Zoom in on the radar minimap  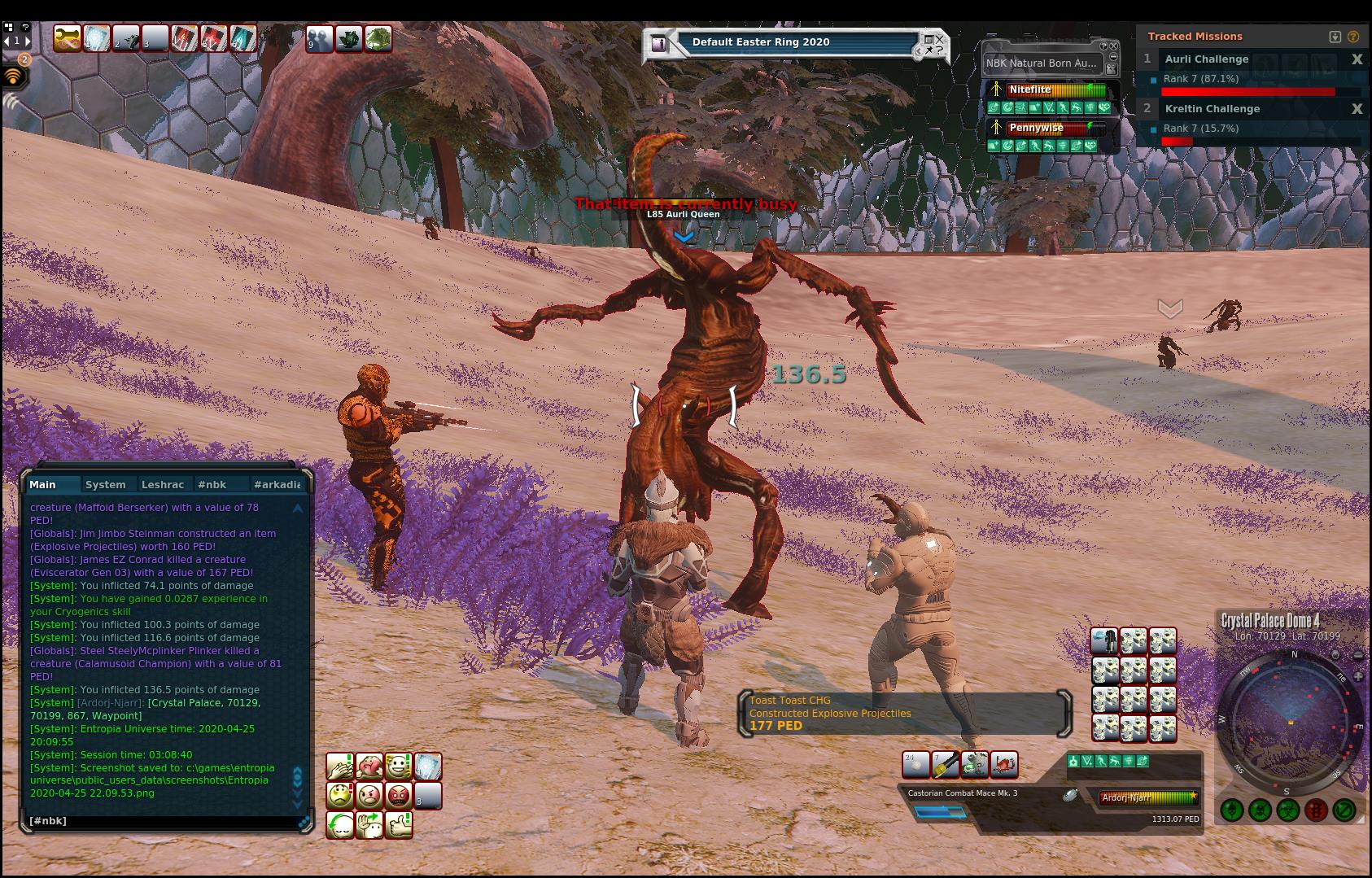coord(1358,677)
